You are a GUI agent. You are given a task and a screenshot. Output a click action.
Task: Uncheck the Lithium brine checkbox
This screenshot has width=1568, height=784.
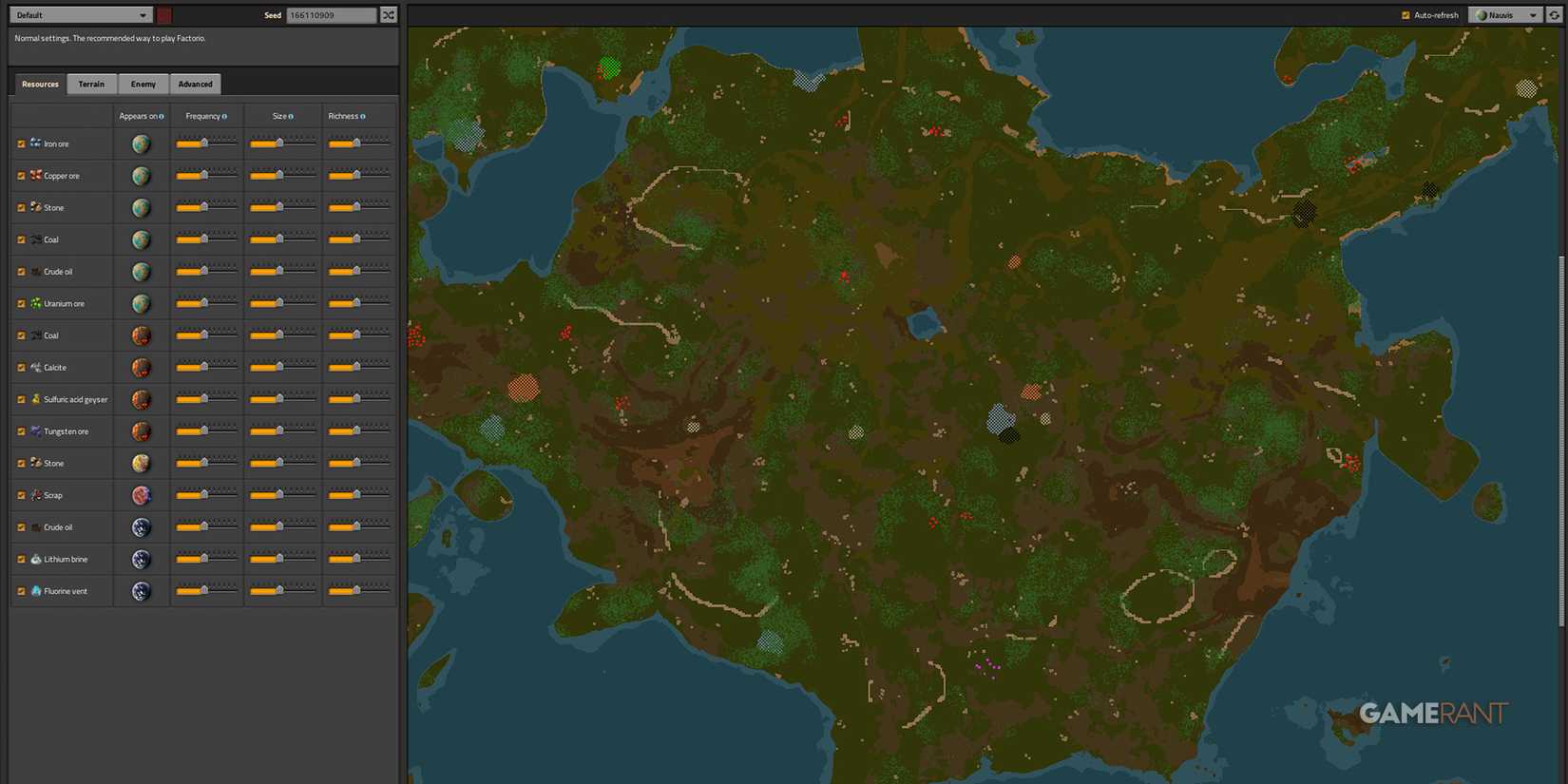point(21,559)
